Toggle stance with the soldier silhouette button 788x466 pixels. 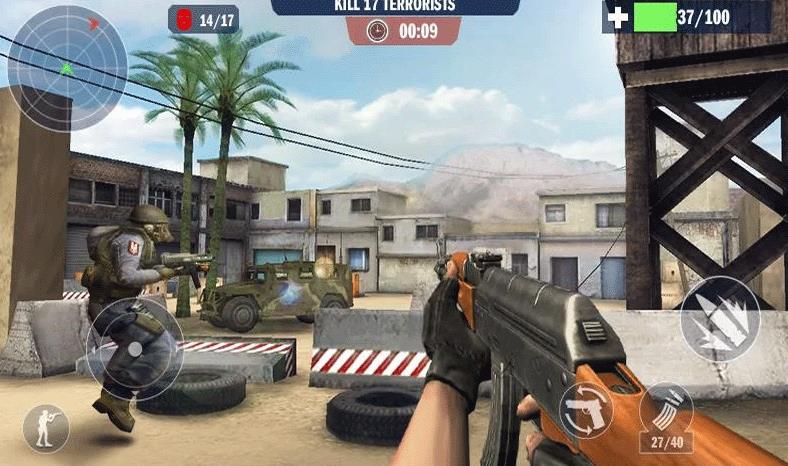click(x=46, y=428)
